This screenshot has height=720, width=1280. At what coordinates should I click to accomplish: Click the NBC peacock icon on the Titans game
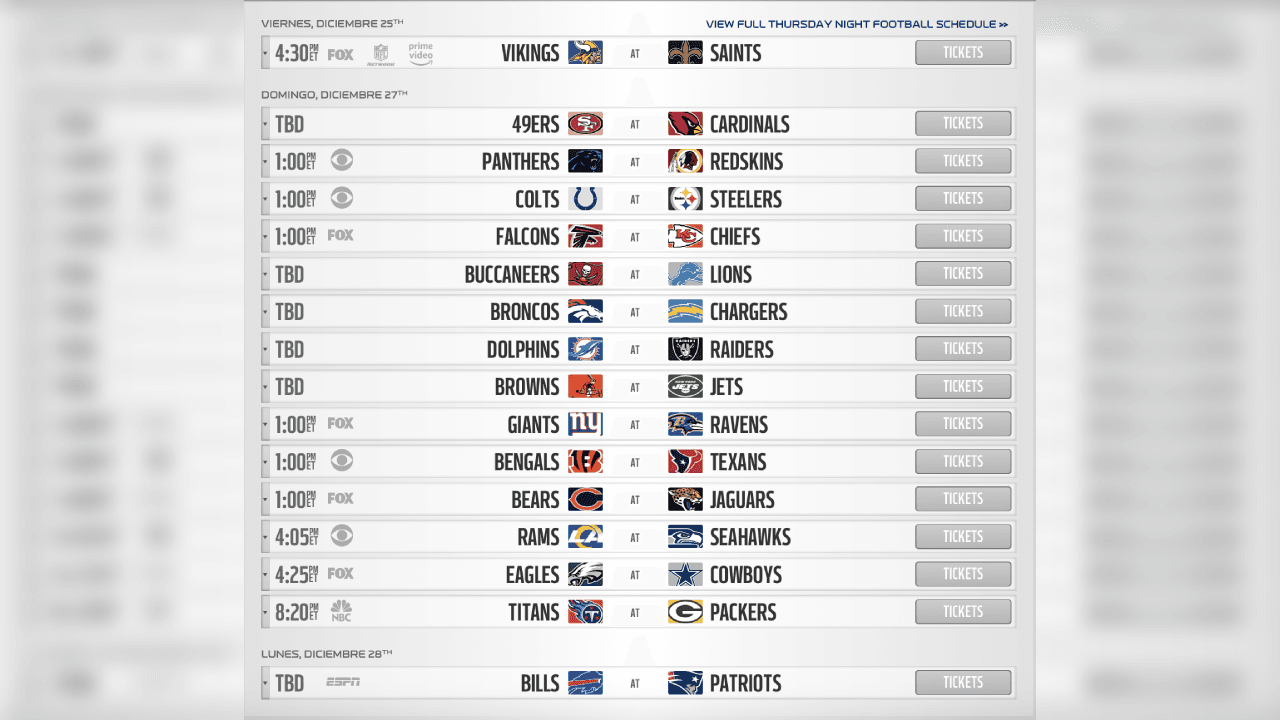[340, 611]
